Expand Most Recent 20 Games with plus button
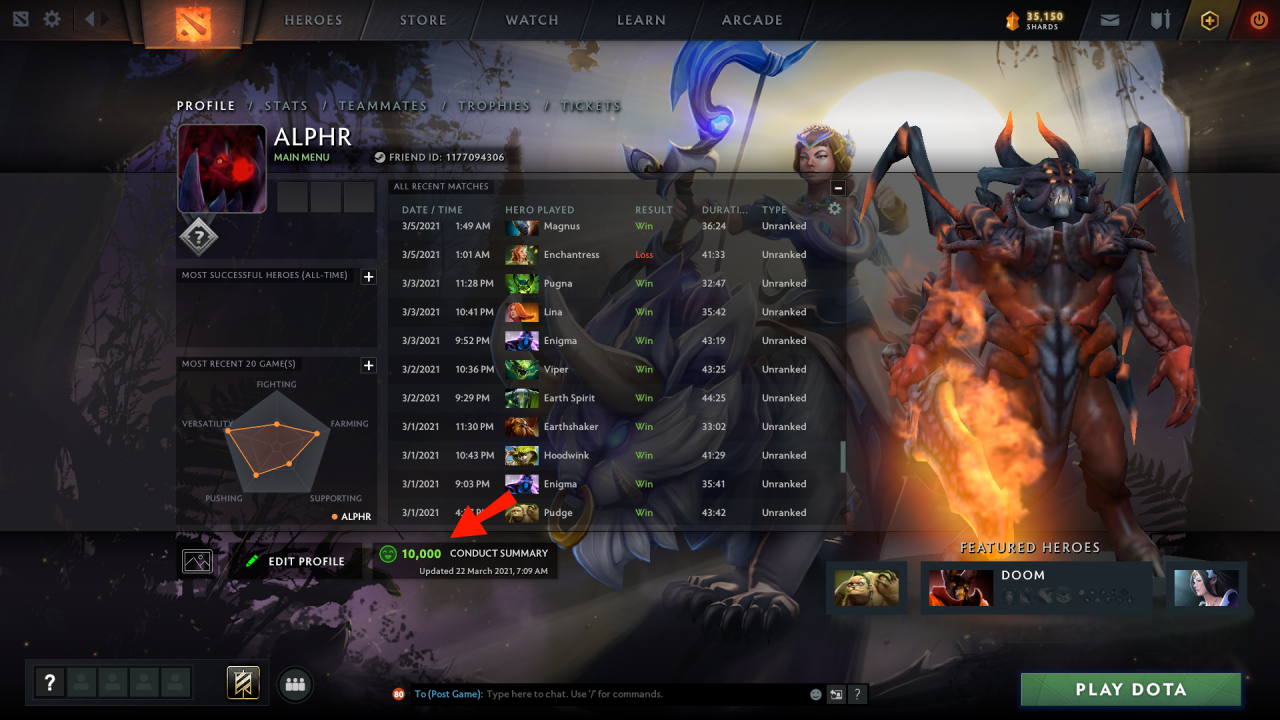 click(369, 364)
